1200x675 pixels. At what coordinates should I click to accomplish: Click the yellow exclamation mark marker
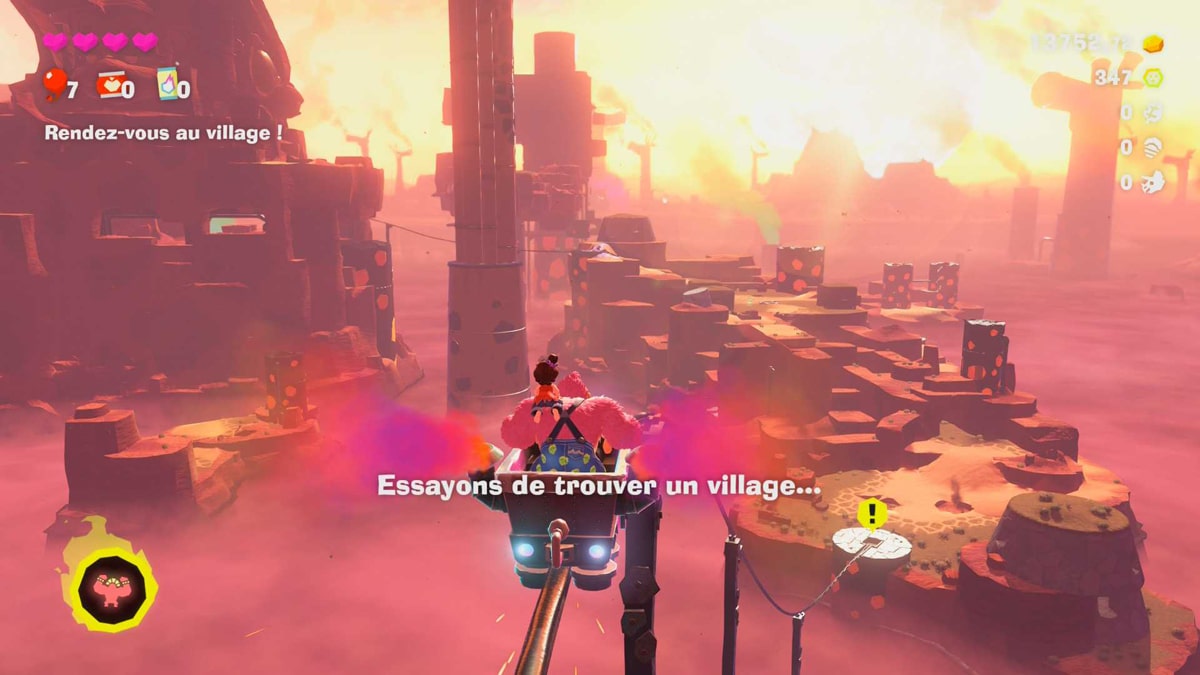[872, 515]
